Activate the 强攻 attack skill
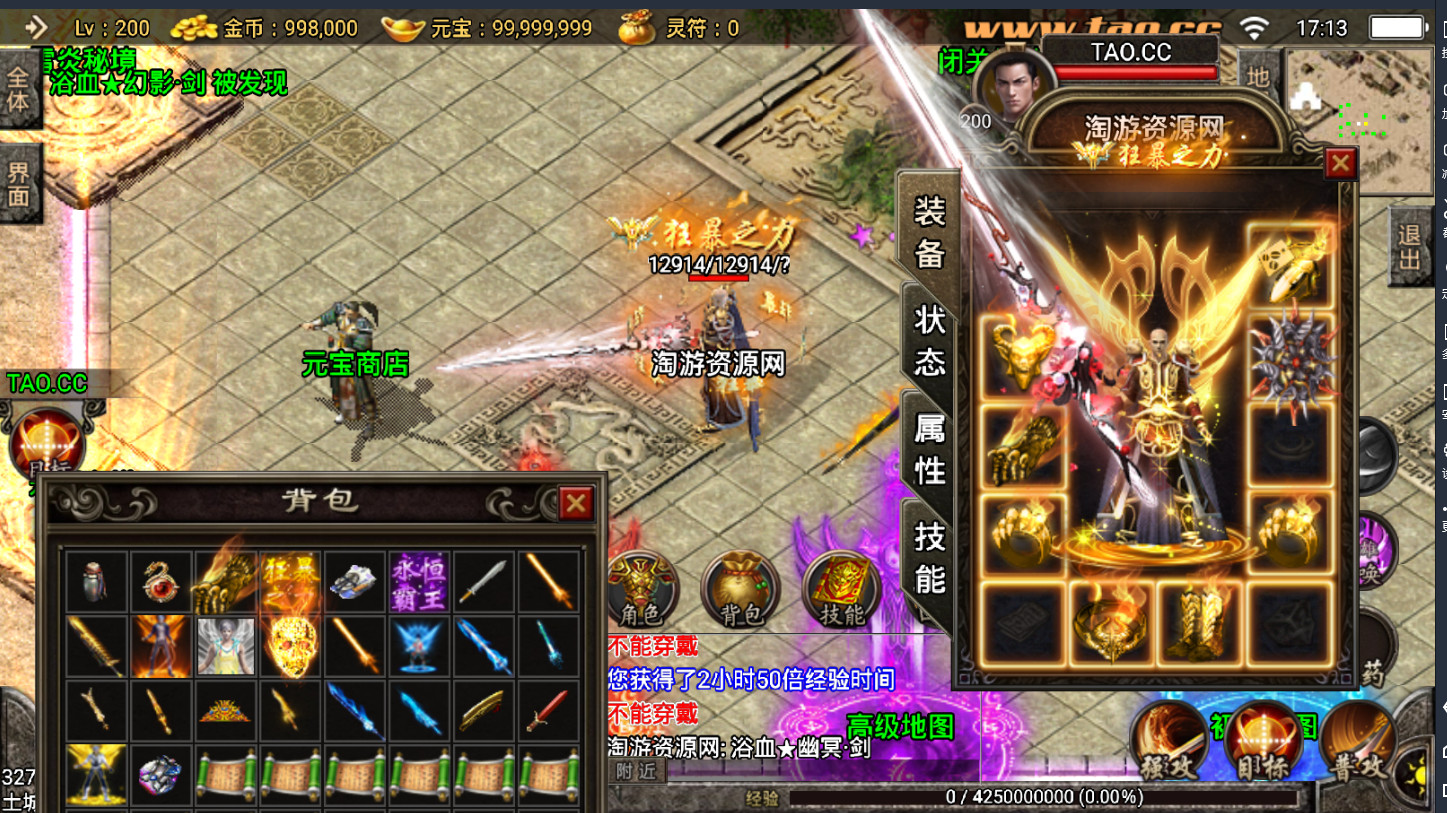 pos(1169,742)
